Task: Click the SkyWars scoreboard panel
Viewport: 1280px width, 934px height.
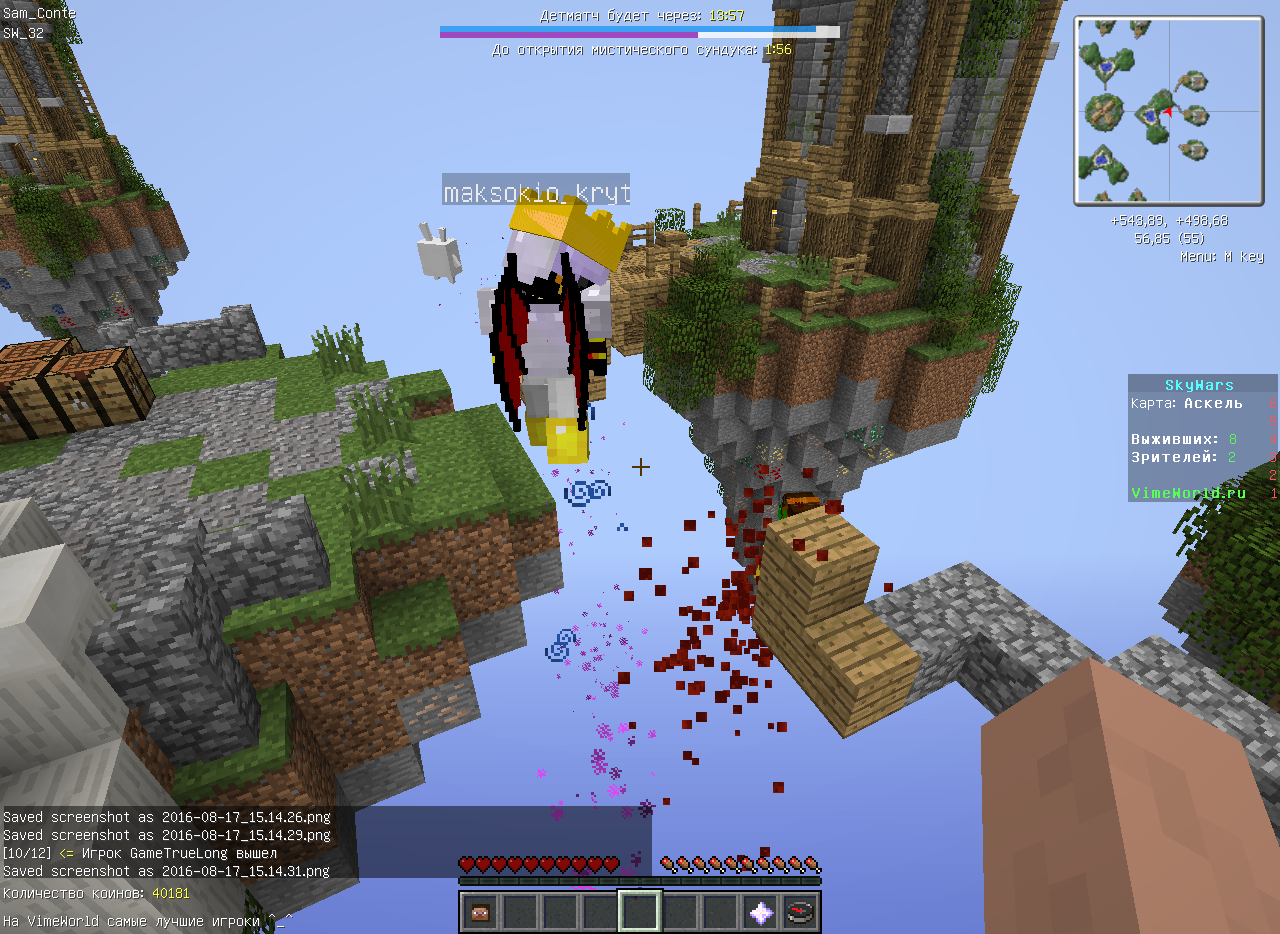Action: click(1202, 438)
